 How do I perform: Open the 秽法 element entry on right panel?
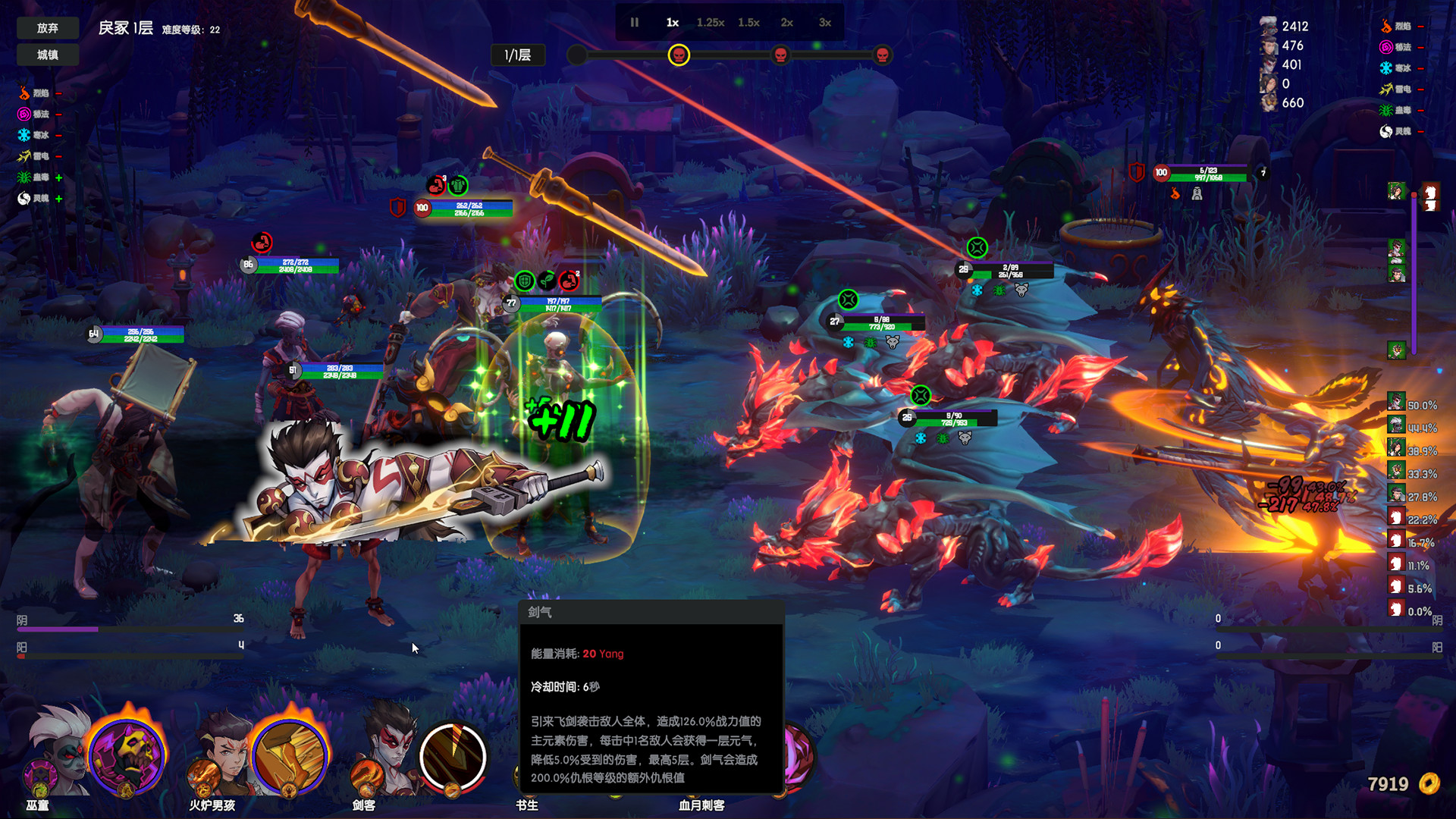1386,46
